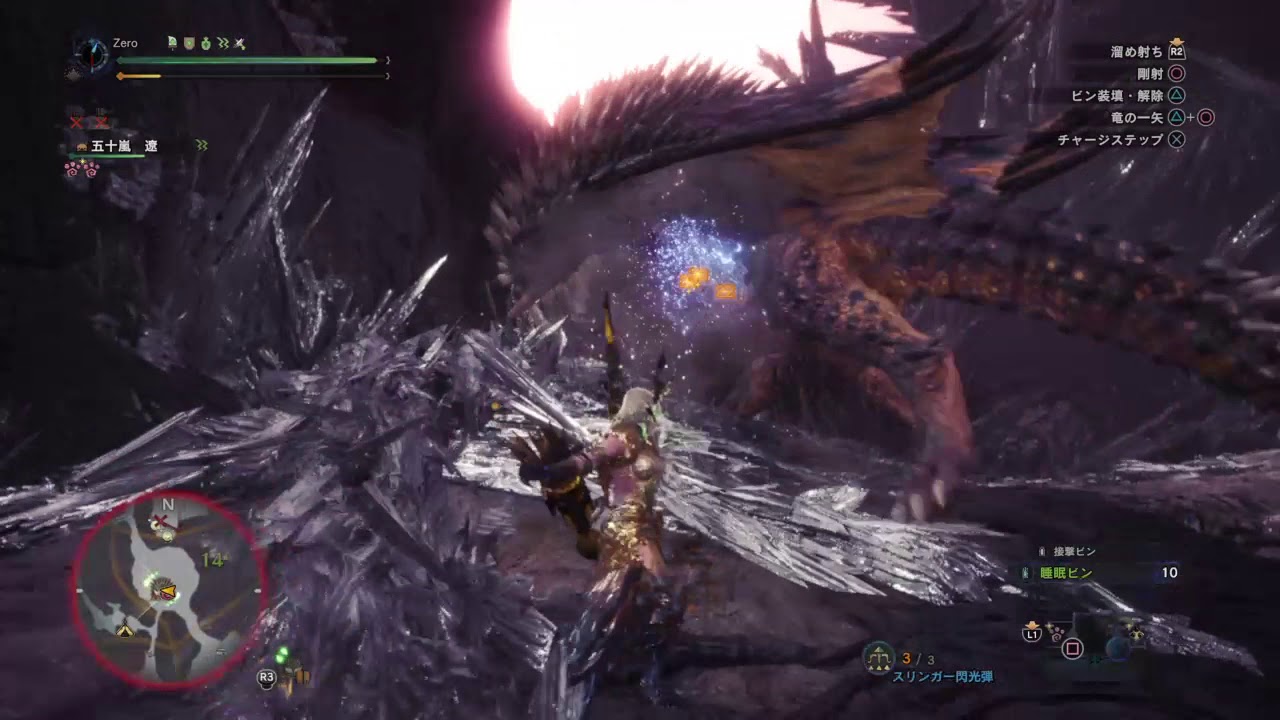Click the yellow camp tent marker on minimap

point(125,631)
